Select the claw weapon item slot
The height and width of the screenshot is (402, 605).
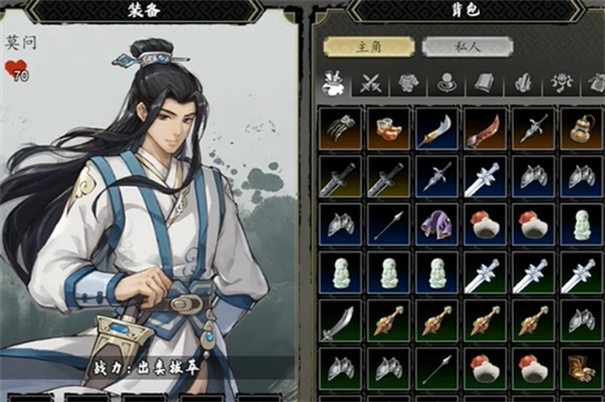pos(341,129)
